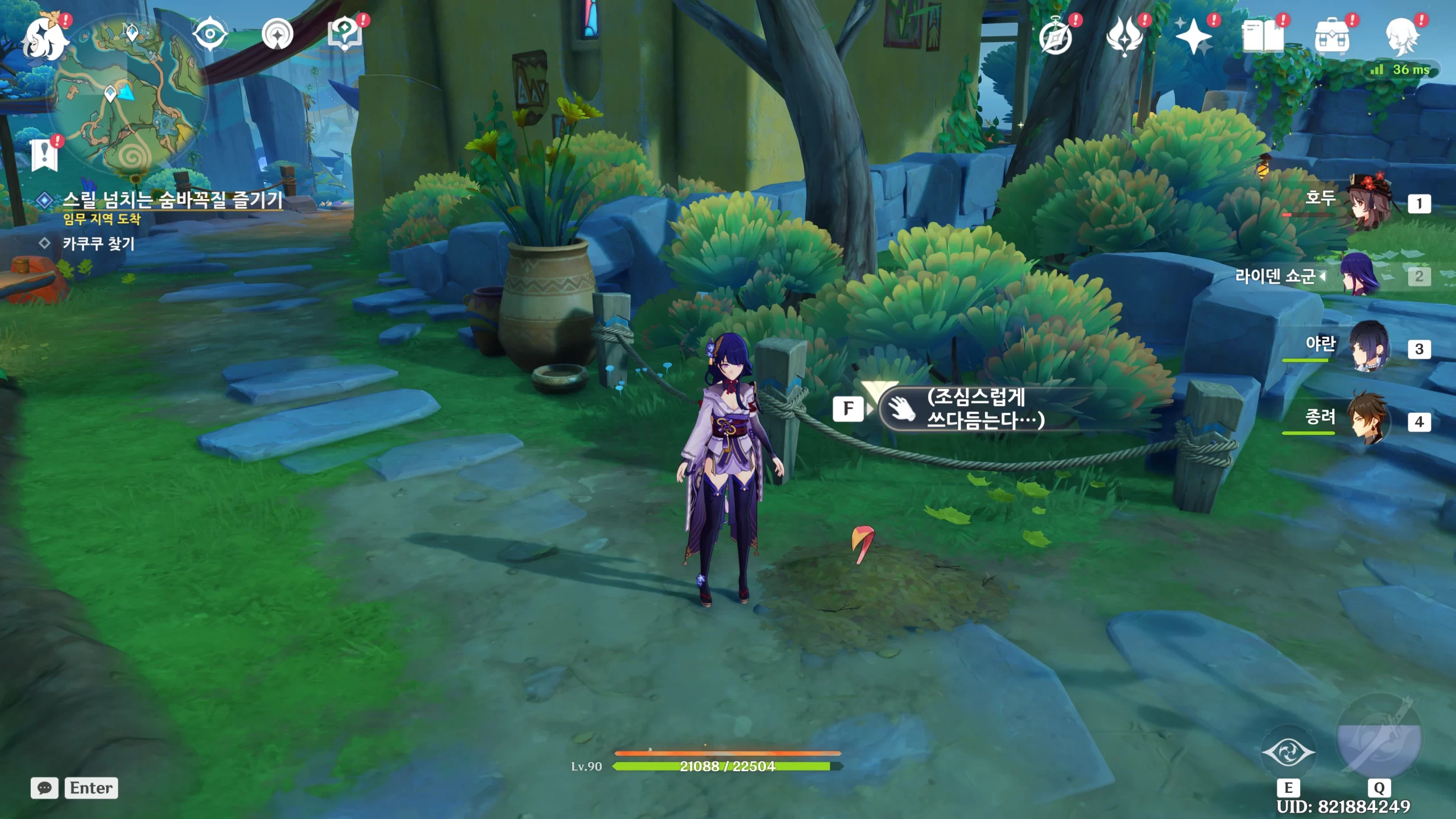Toggle Elemental Sight eye icon
1456x819 pixels.
210,35
